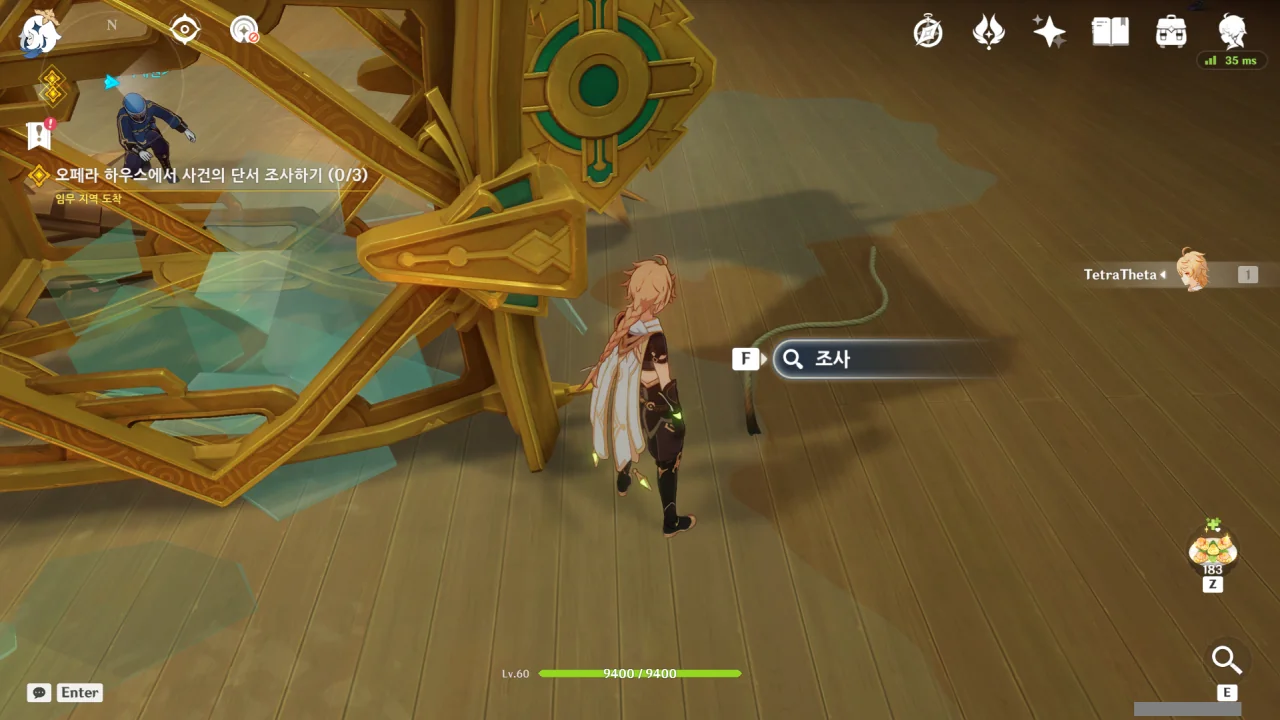Click the target reticle icon beside the minimap
This screenshot has width=1280, height=720.
185,30
